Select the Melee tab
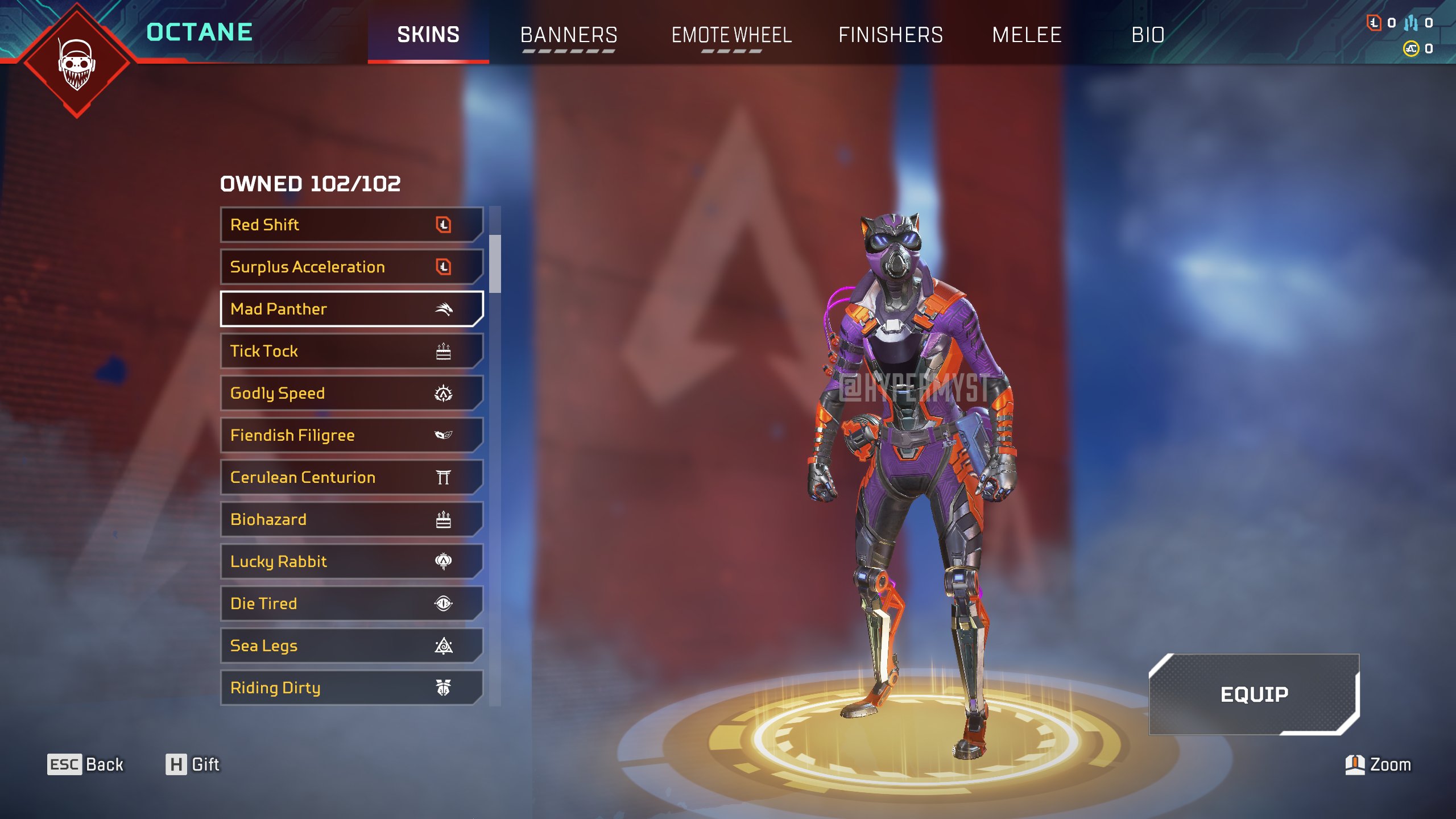This screenshot has height=819, width=1456. (1027, 35)
